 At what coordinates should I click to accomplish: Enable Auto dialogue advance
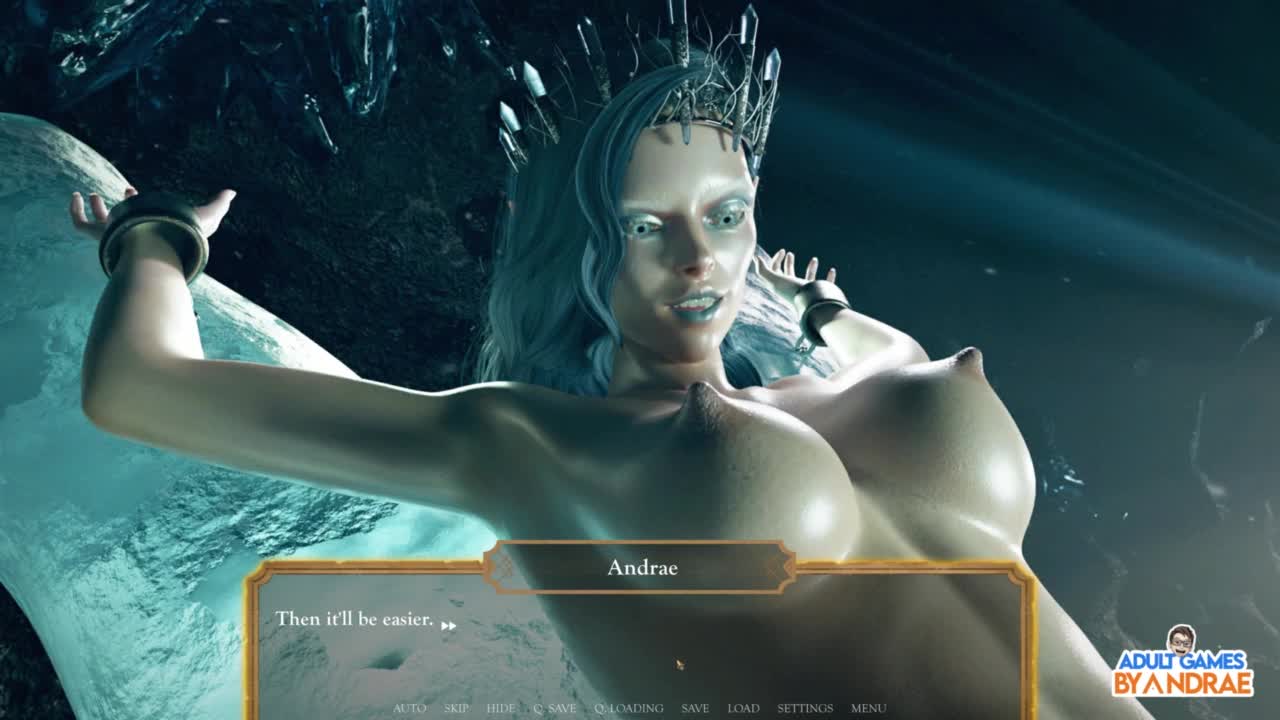409,708
